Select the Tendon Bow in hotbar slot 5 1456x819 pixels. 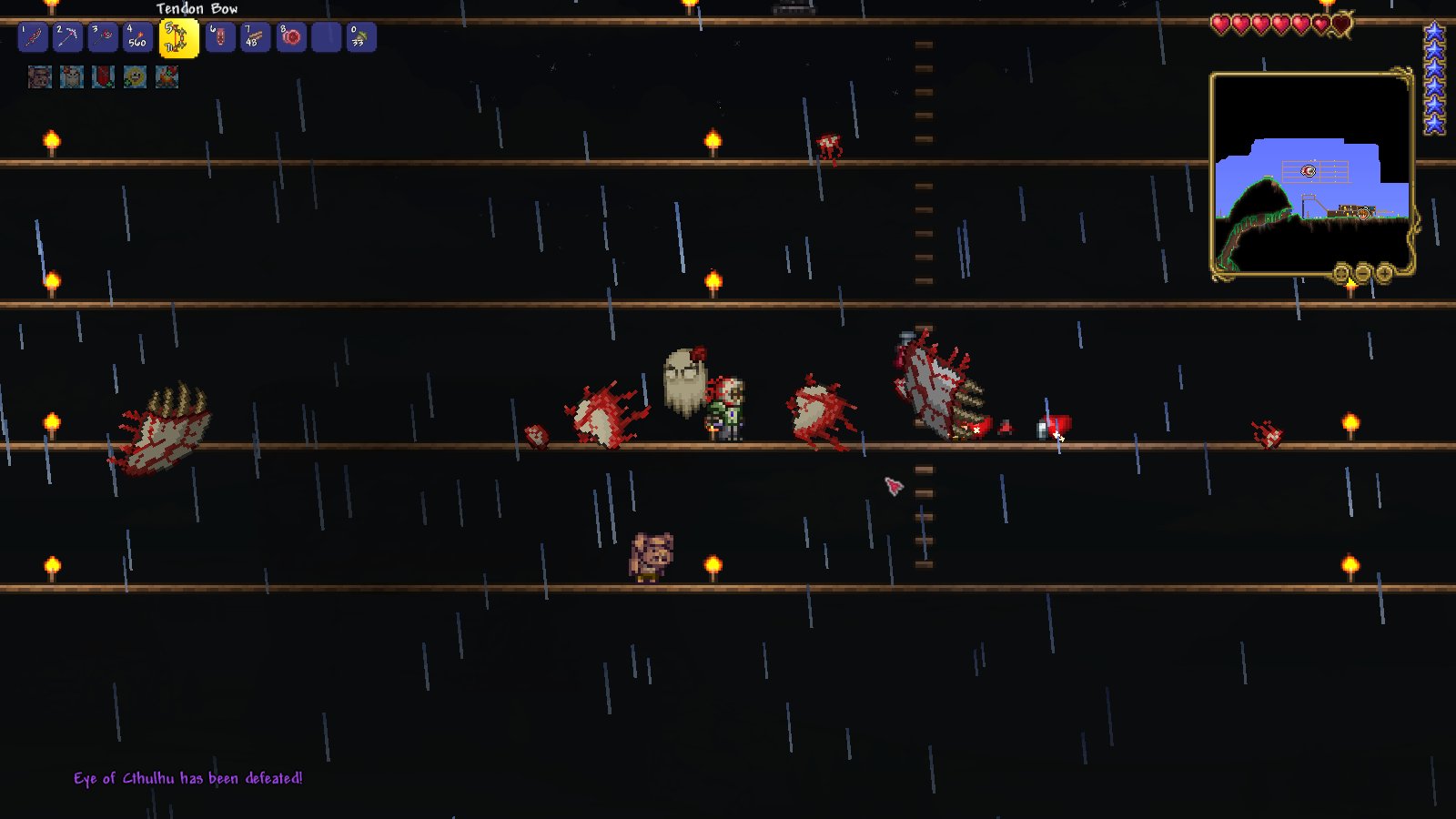[x=177, y=38]
